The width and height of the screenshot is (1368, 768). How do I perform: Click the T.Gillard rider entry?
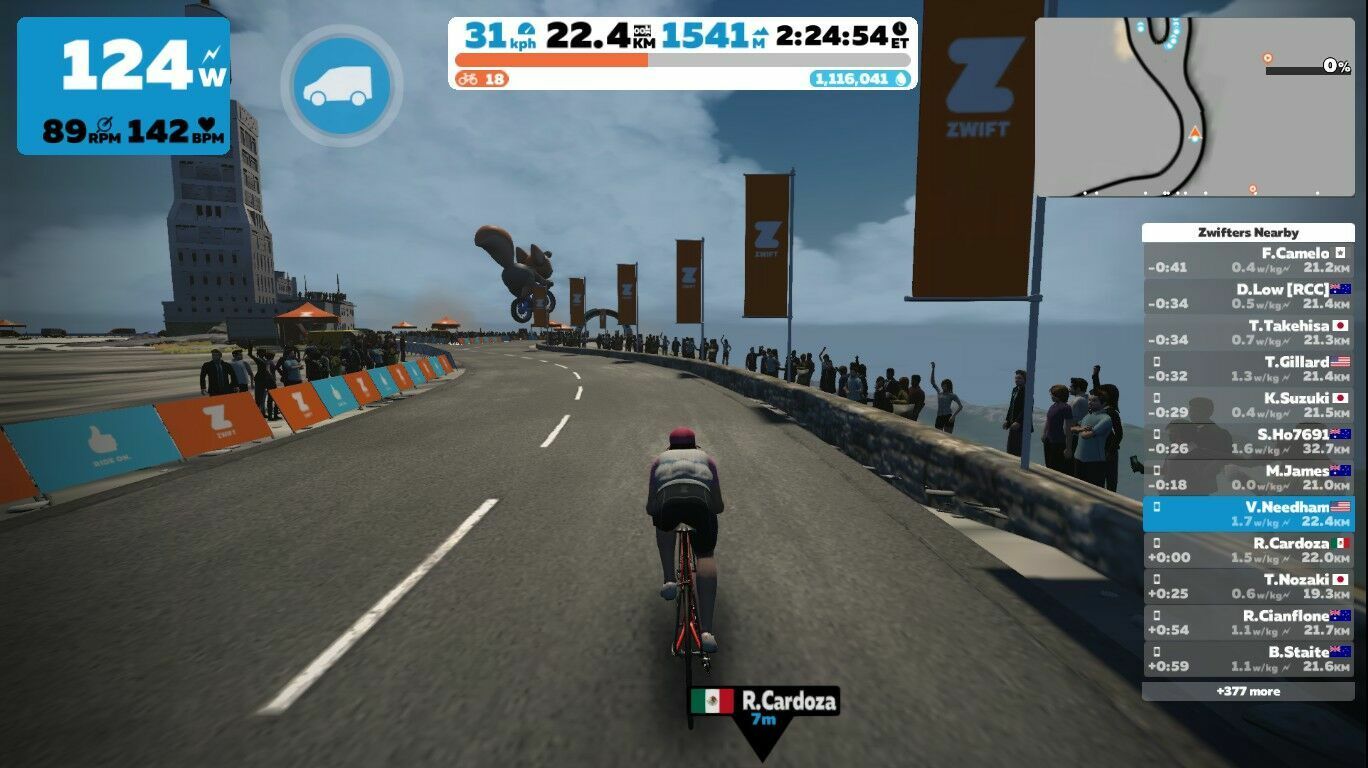point(1248,369)
